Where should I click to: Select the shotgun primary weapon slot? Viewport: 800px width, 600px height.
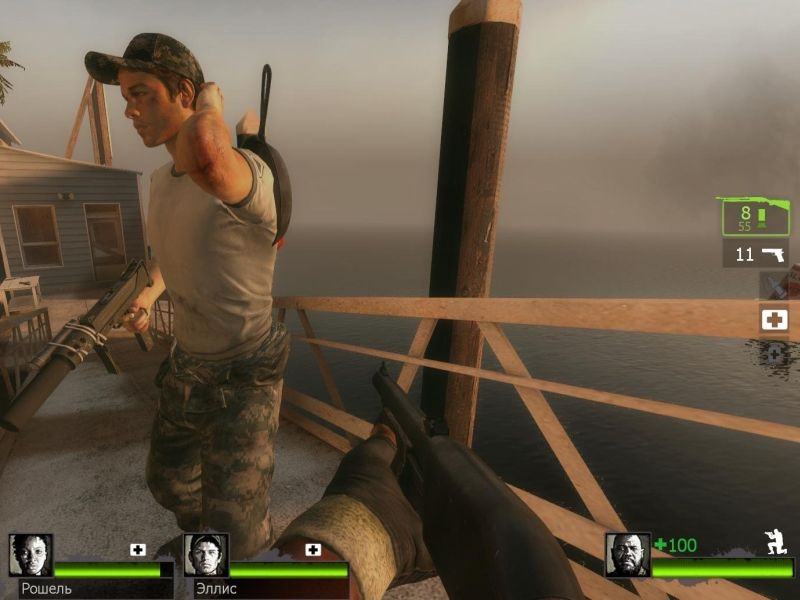752,215
